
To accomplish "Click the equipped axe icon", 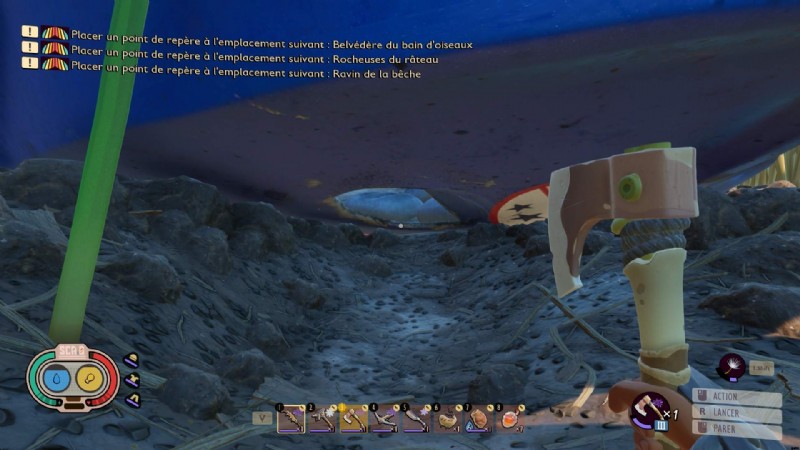I will [648, 408].
